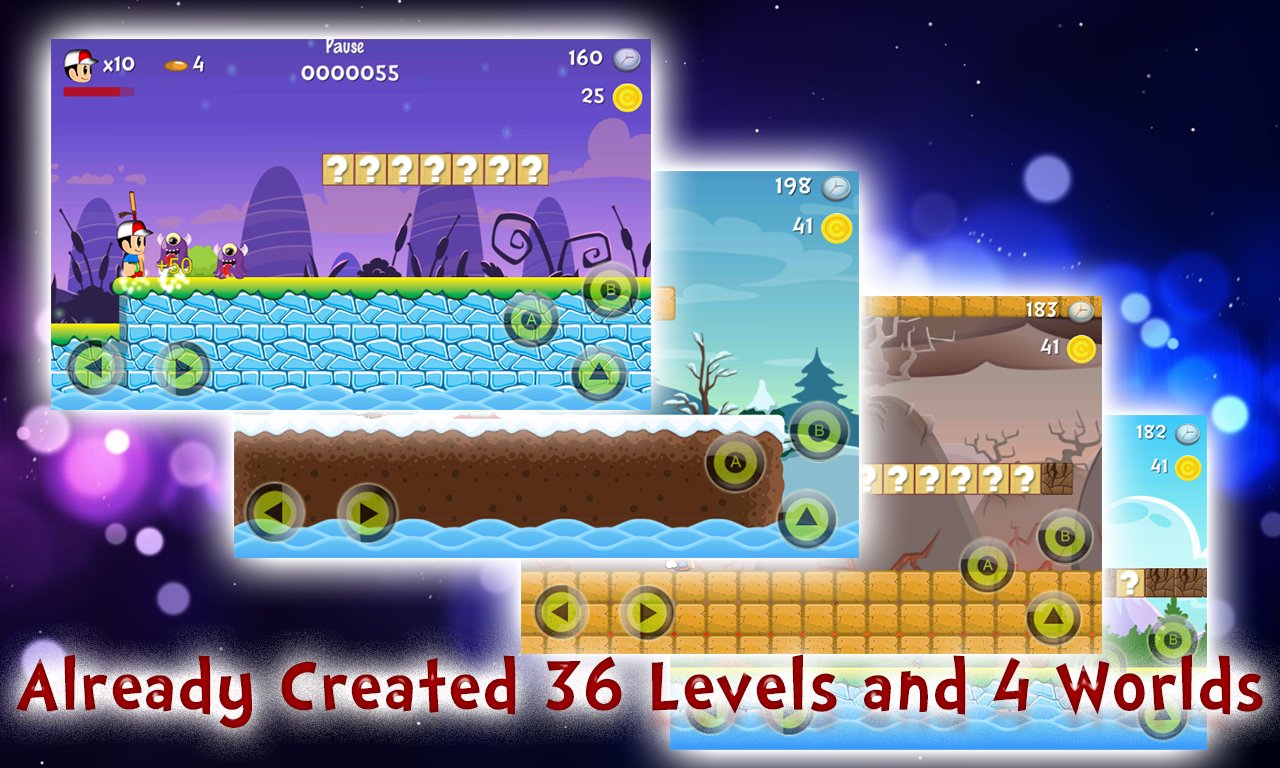Tap the clock icon showing 182 in rightmost screenshot
Image resolution: width=1280 pixels, height=768 pixels.
tap(1185, 431)
